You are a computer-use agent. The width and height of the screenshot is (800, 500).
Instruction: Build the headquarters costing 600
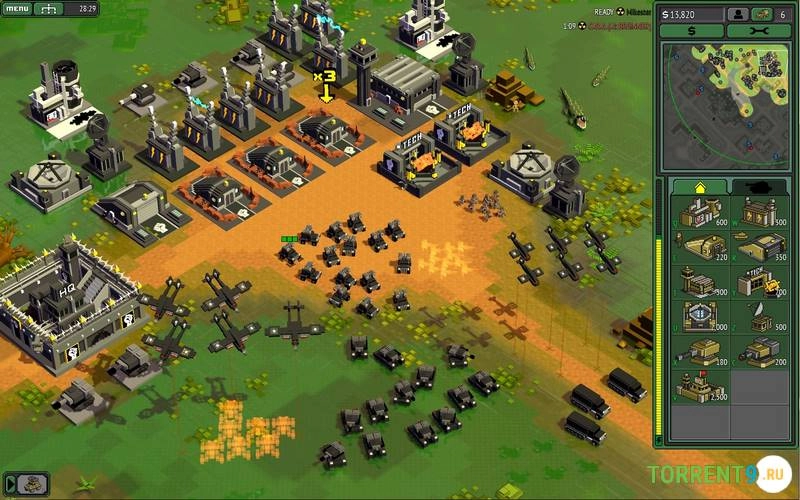click(699, 212)
